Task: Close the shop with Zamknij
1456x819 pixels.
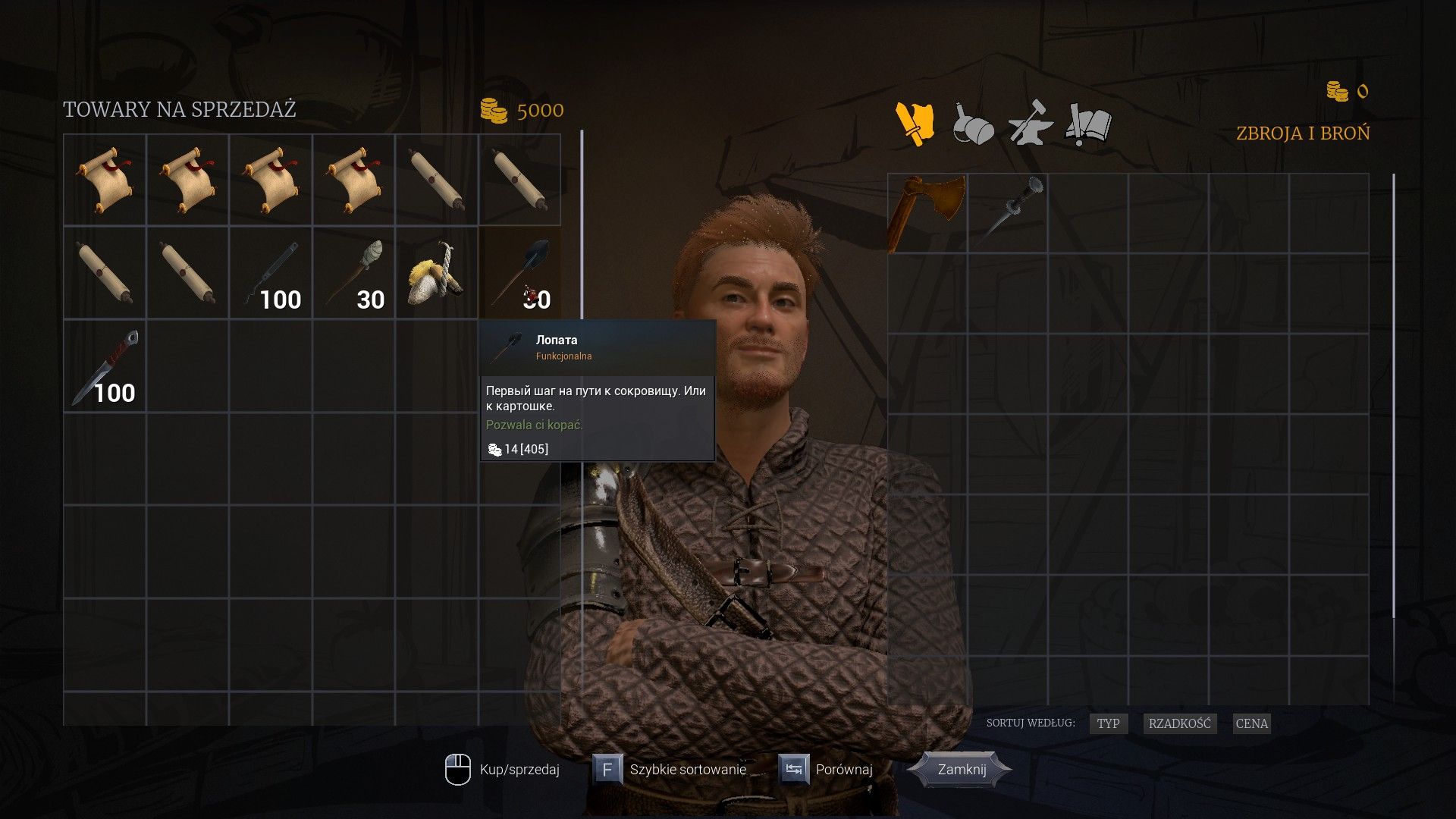Action: (x=962, y=770)
